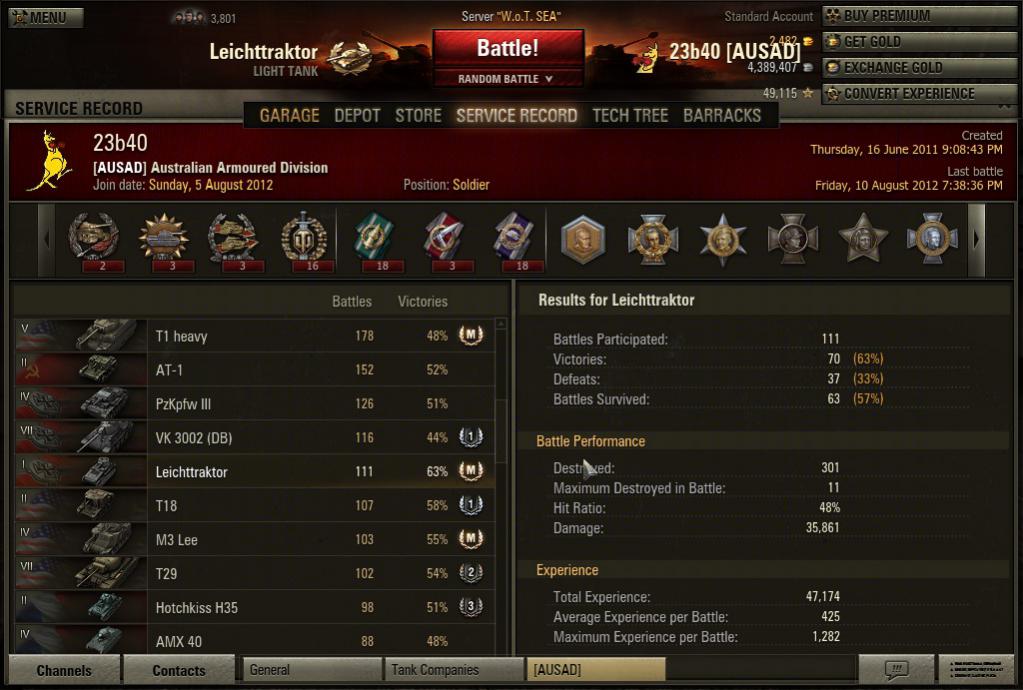The width and height of the screenshot is (1023, 690).
Task: Click the Buy Premium button
Action: (918, 16)
